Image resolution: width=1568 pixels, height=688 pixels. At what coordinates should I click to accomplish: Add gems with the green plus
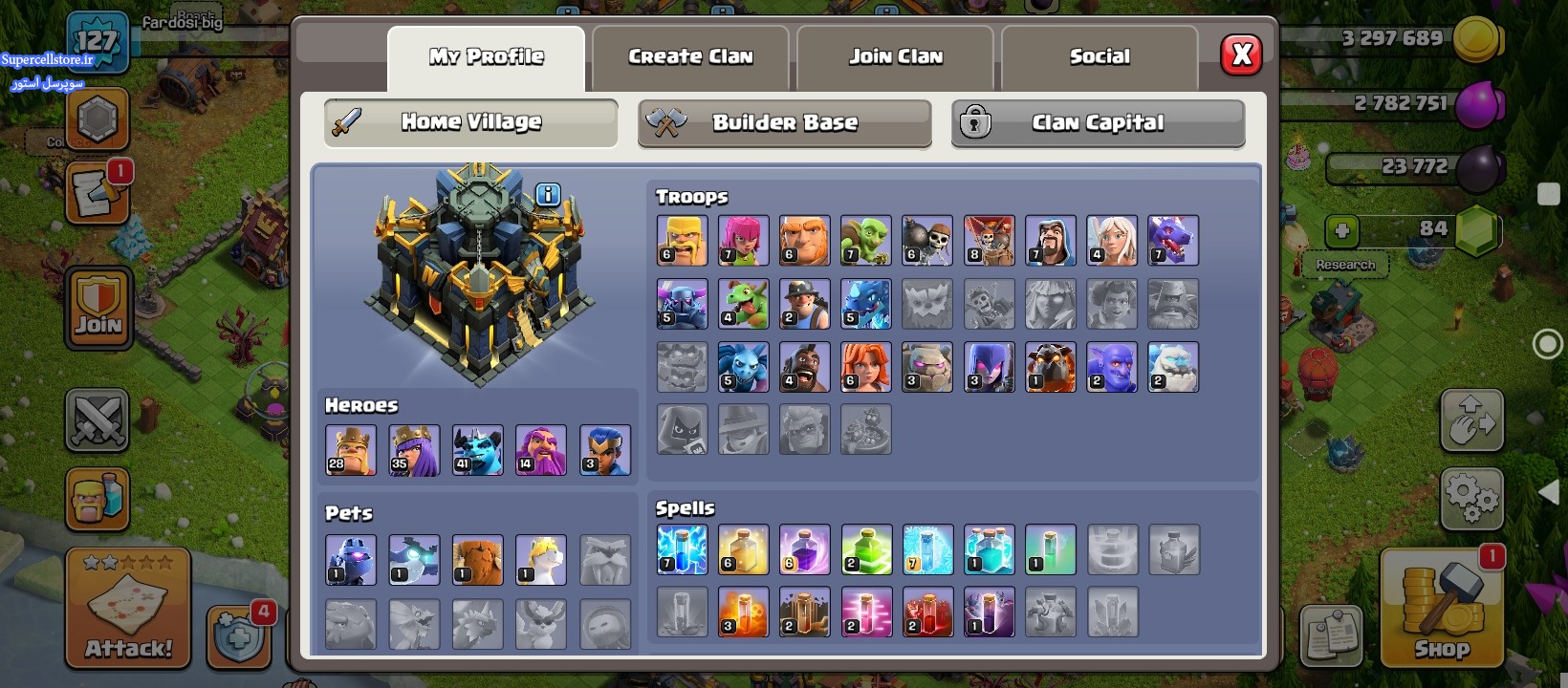pyautogui.click(x=1341, y=231)
